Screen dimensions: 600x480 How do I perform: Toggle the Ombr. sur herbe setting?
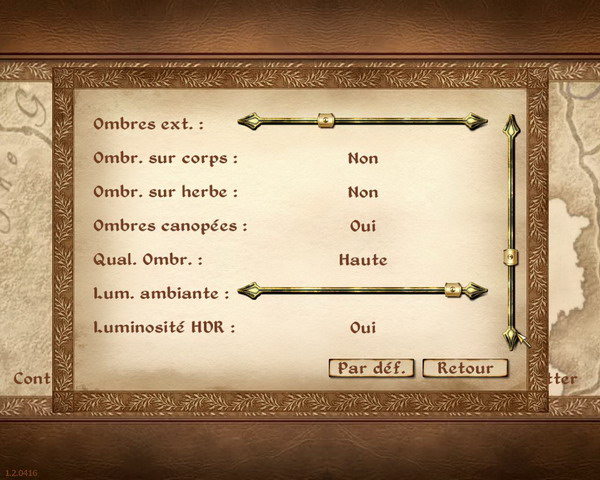(363, 192)
